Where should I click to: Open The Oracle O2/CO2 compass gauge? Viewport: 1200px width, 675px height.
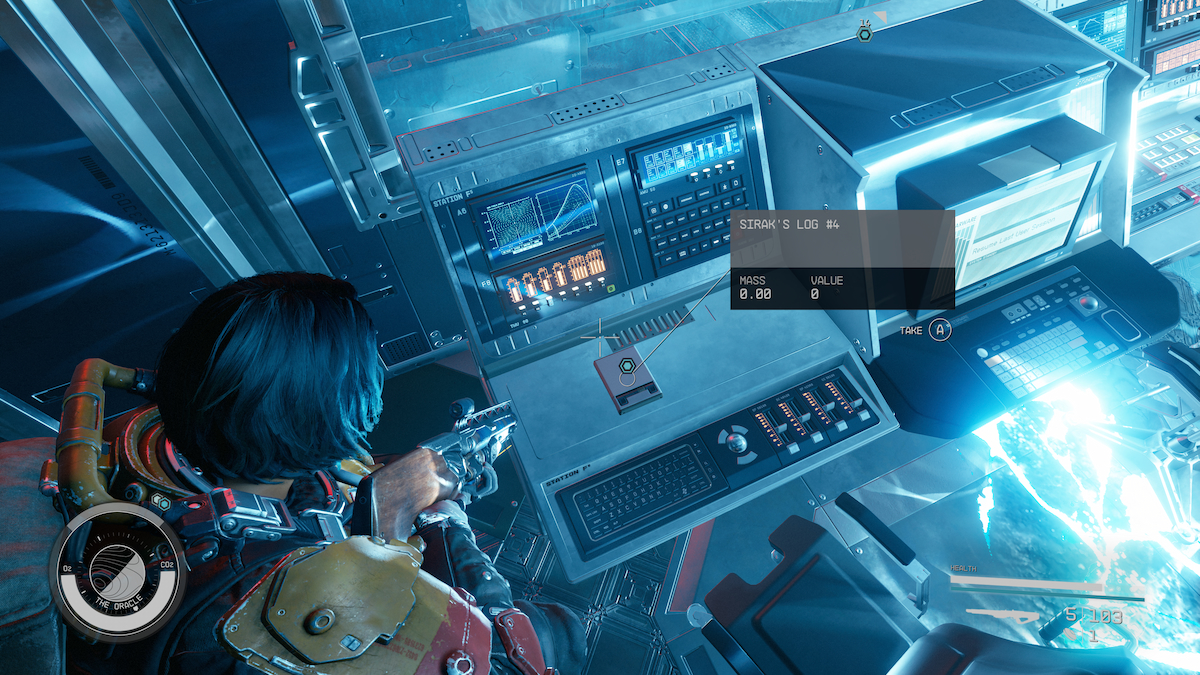tap(117, 571)
